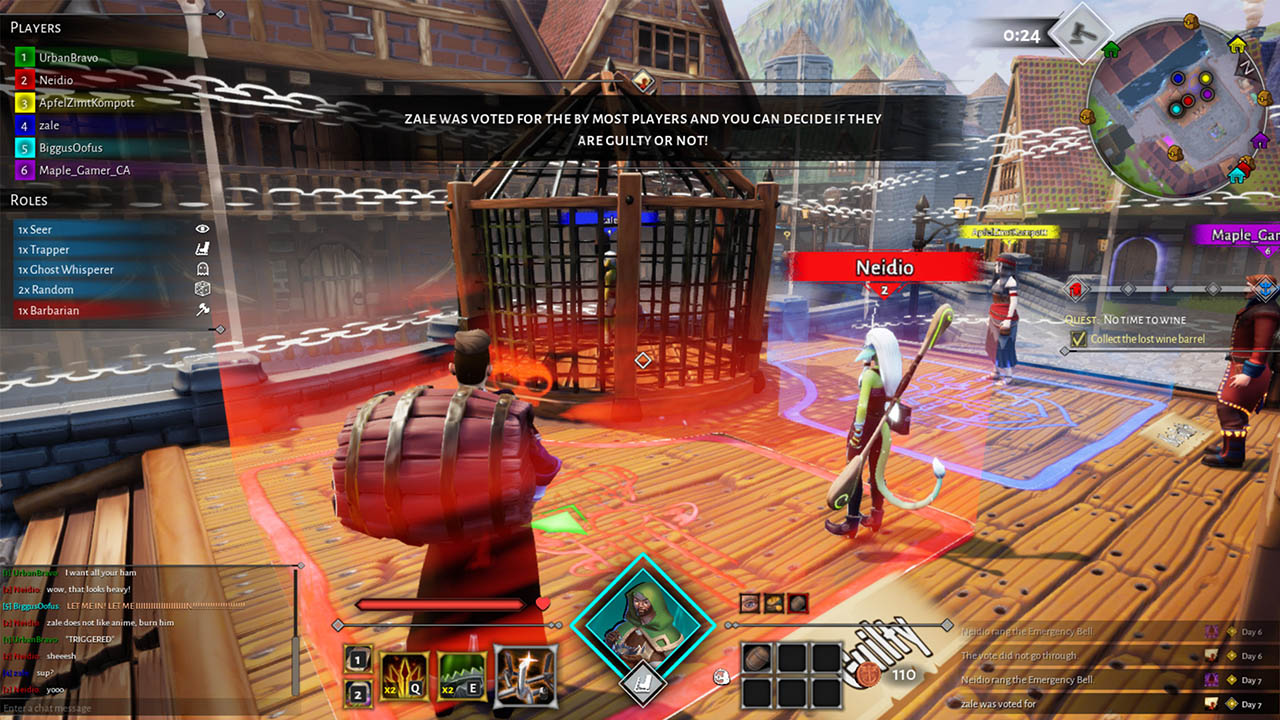1280x720 pixels.
Task: Select UrbanBravo in the players list
Action: coord(69,58)
